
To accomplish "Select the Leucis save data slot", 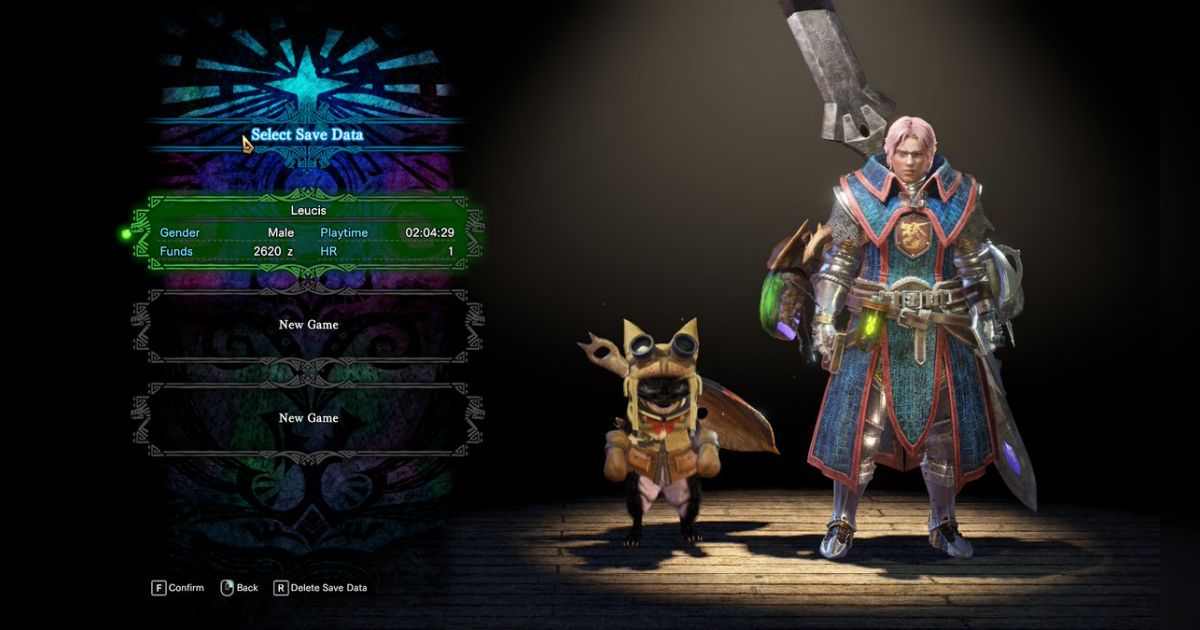I will [308, 232].
